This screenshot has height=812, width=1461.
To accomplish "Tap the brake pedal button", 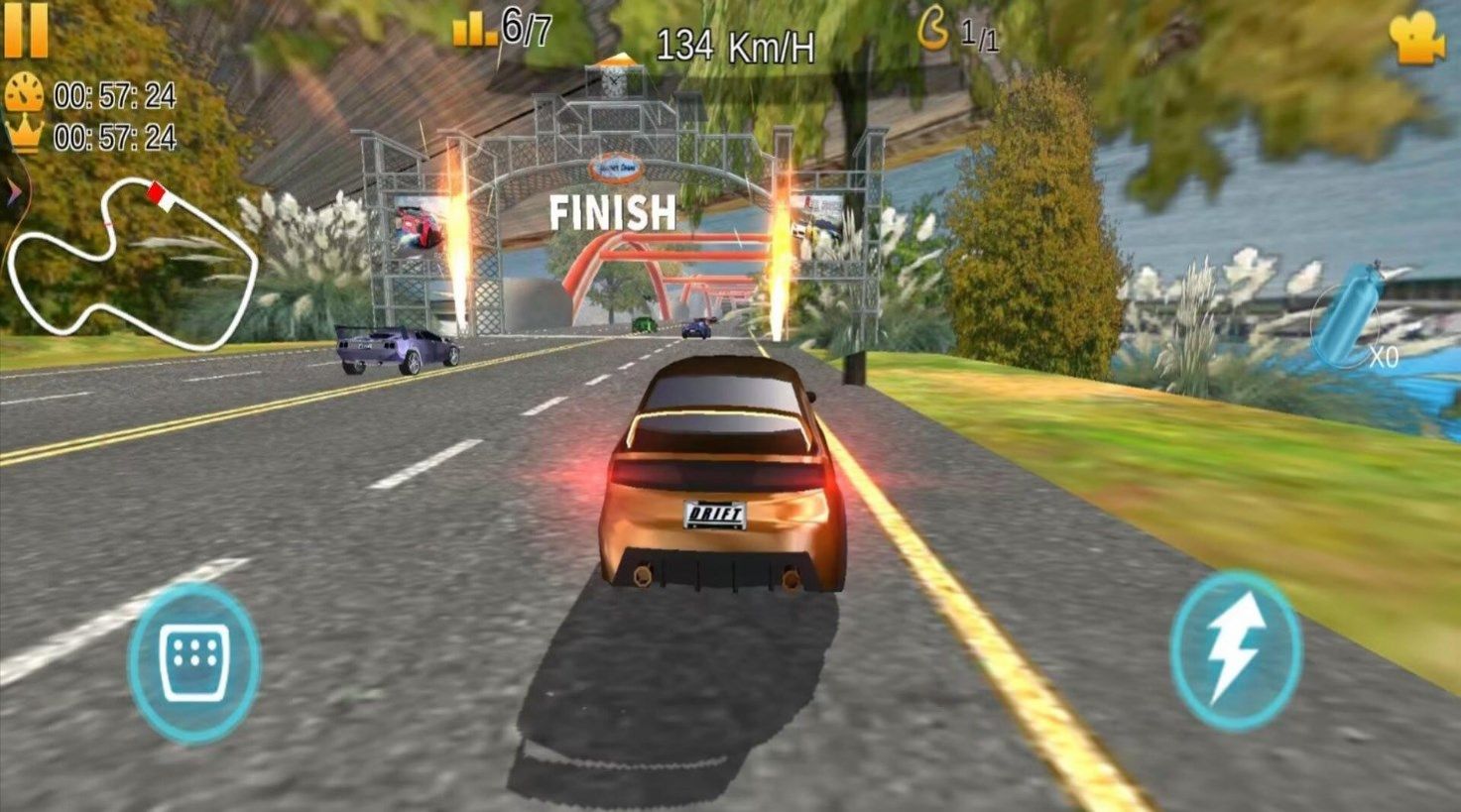I will click(x=193, y=662).
